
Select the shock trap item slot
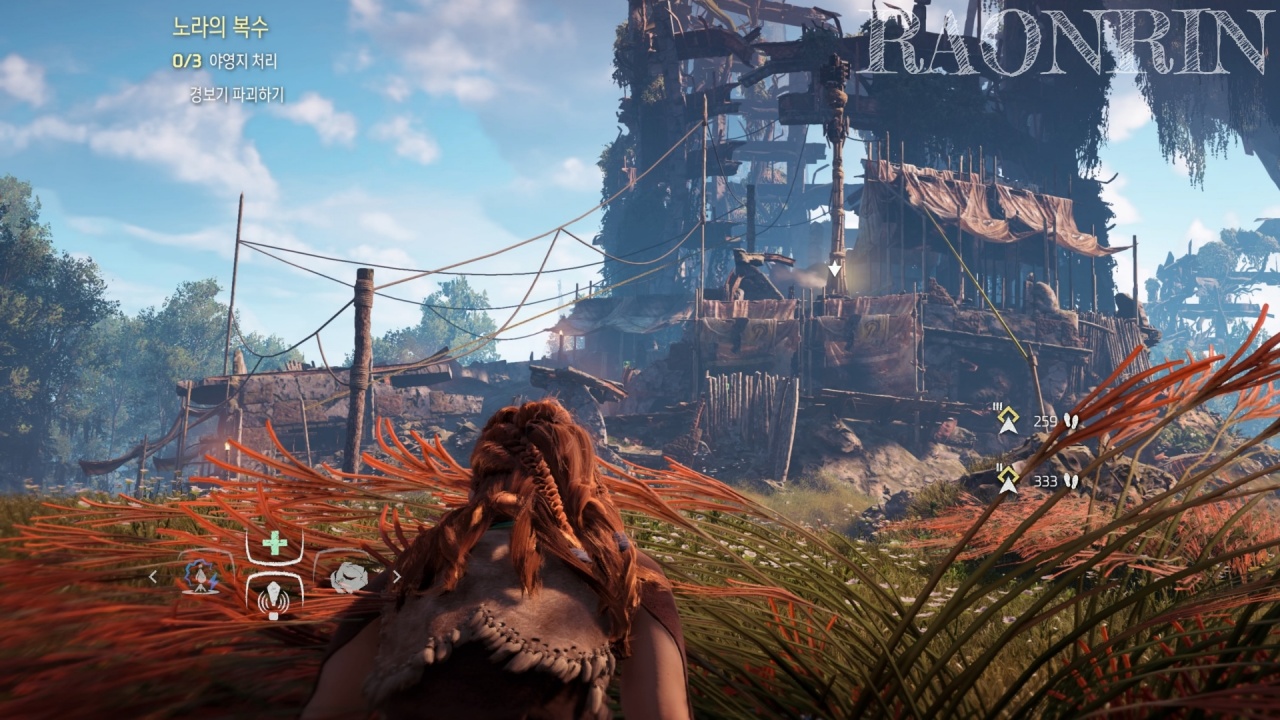(203, 577)
